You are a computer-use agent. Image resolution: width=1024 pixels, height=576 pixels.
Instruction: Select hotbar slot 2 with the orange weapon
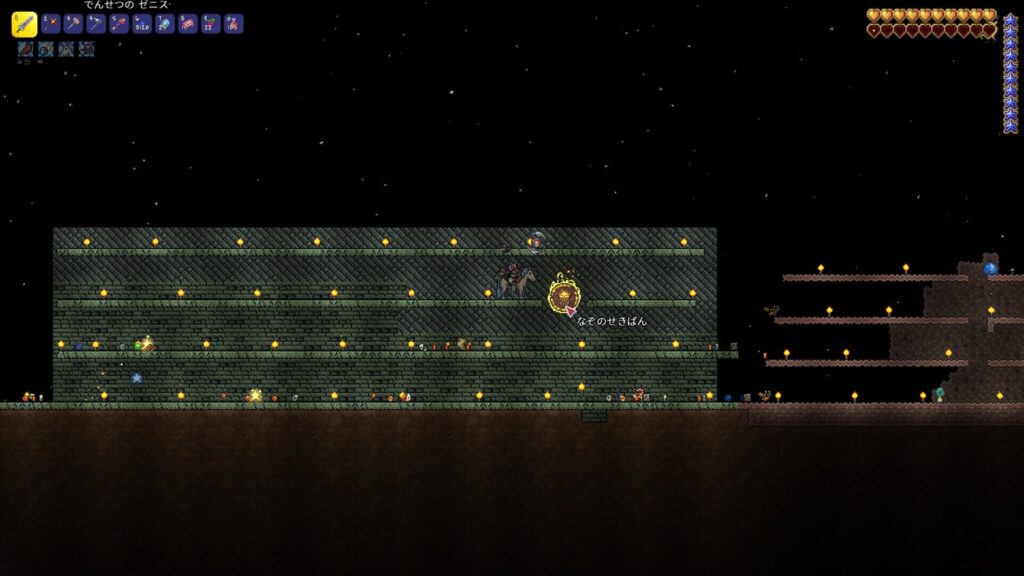[x=51, y=24]
